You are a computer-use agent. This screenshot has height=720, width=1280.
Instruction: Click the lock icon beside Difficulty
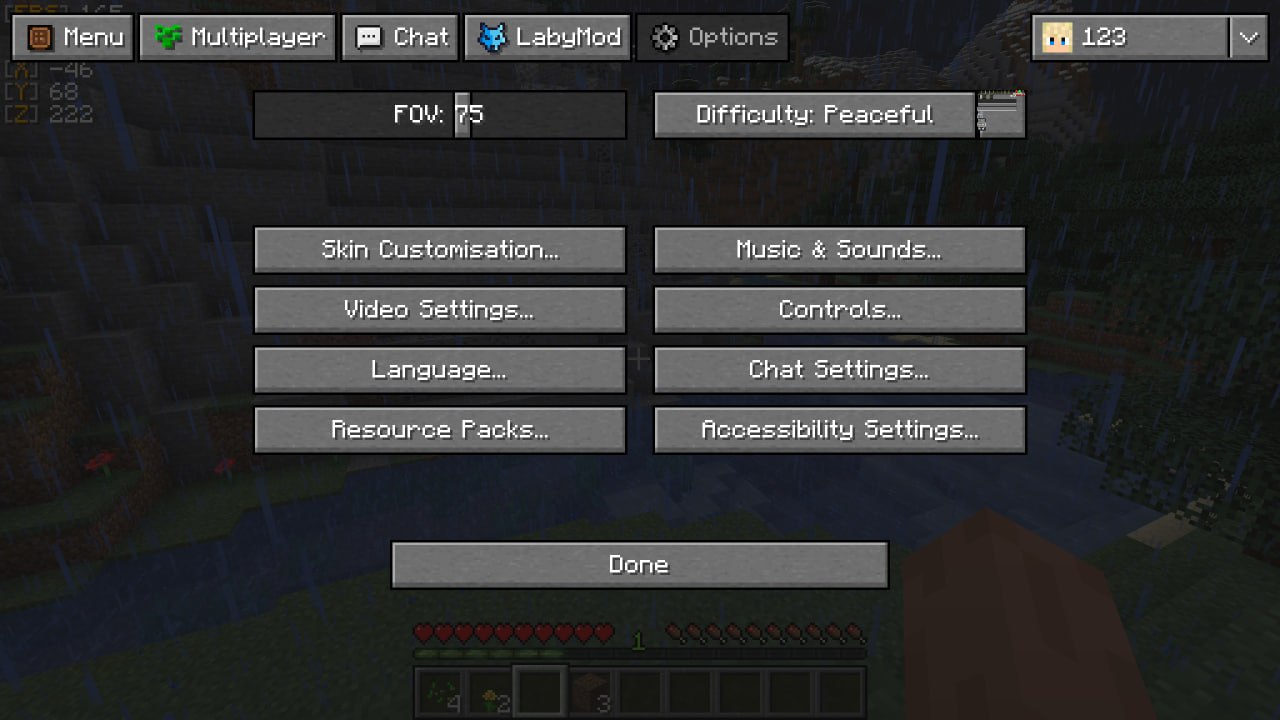1001,114
